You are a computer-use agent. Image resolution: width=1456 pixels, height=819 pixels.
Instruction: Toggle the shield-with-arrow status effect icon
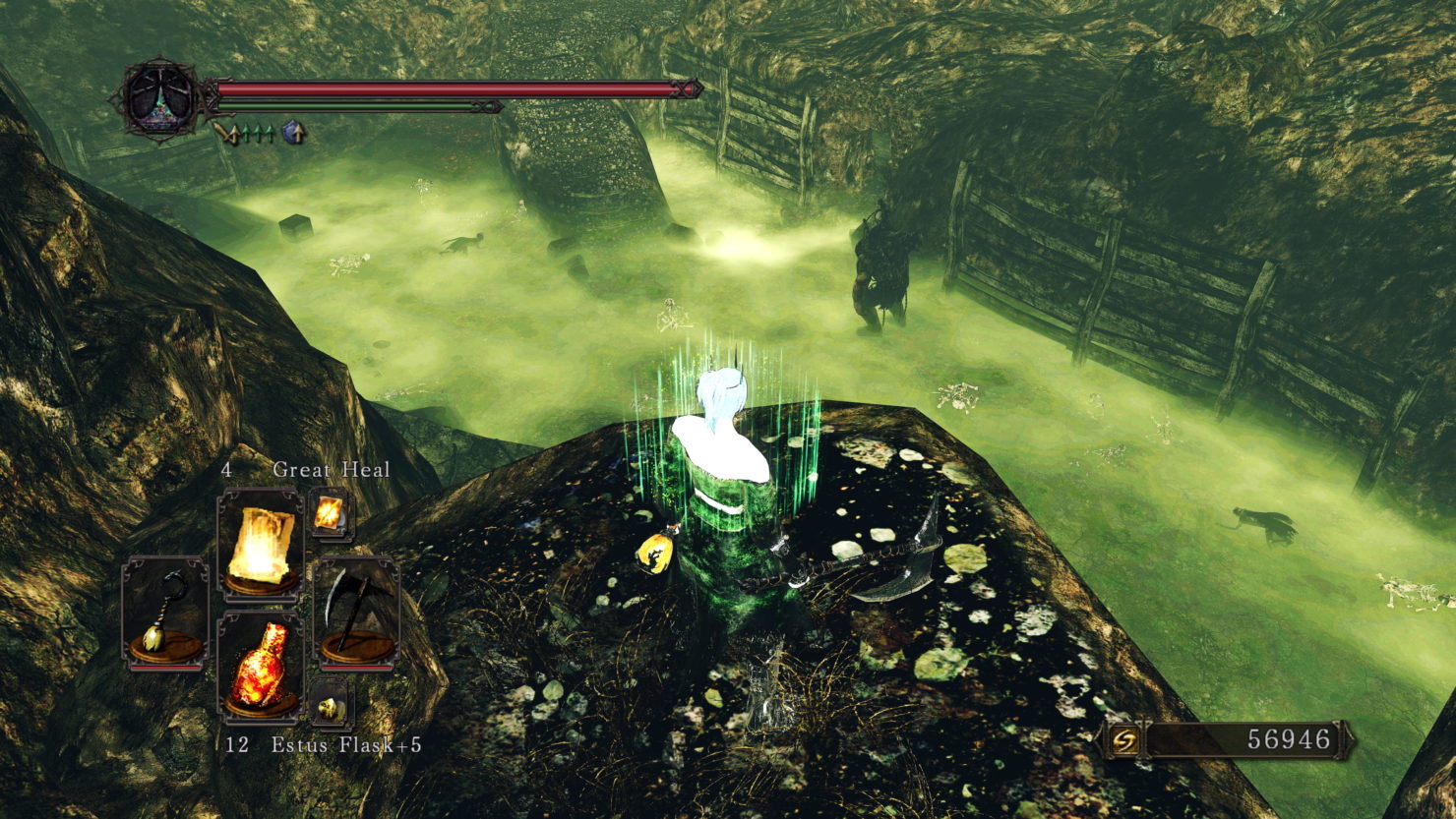[291, 133]
